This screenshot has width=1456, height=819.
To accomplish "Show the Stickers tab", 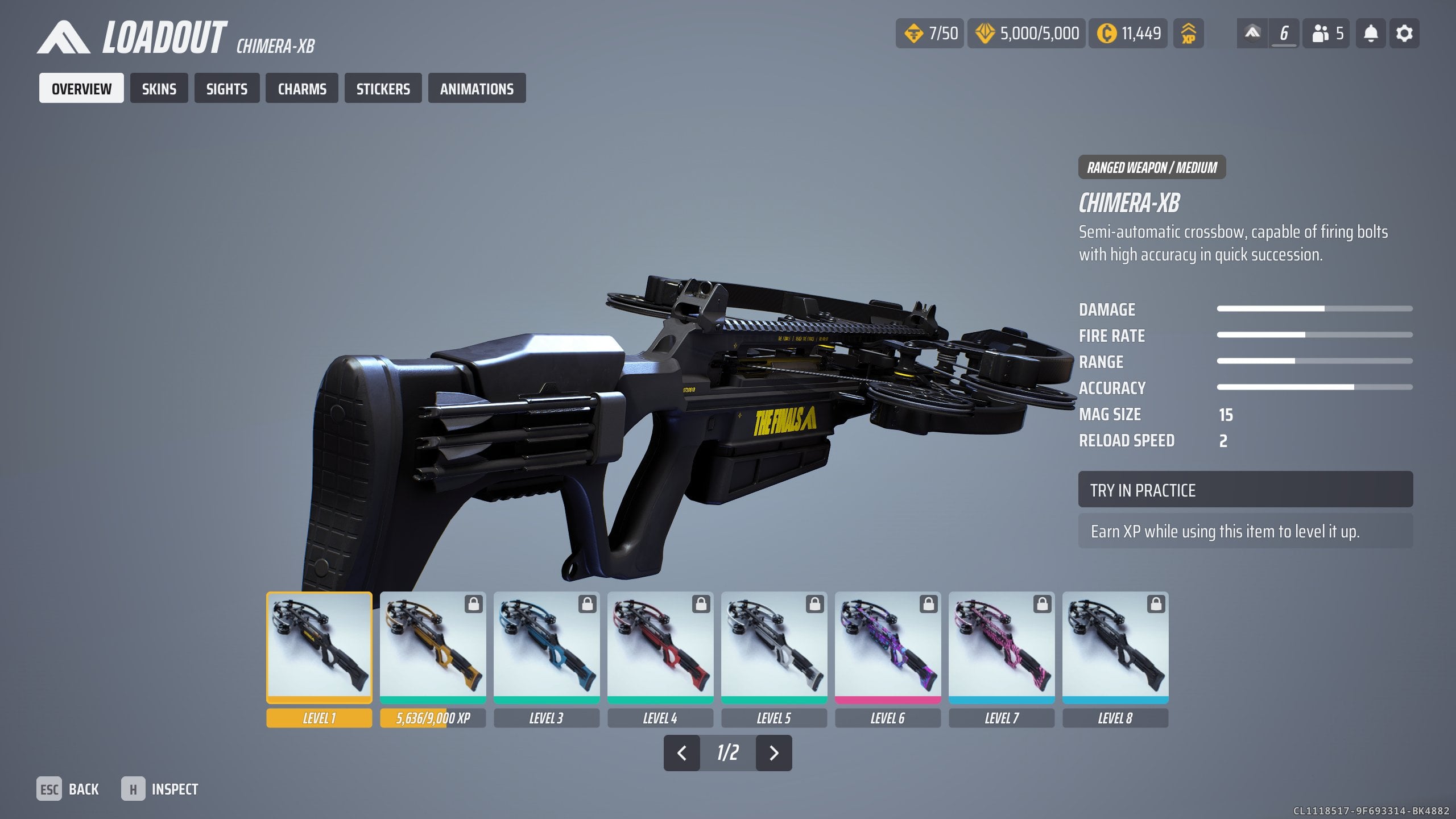I will point(383,89).
